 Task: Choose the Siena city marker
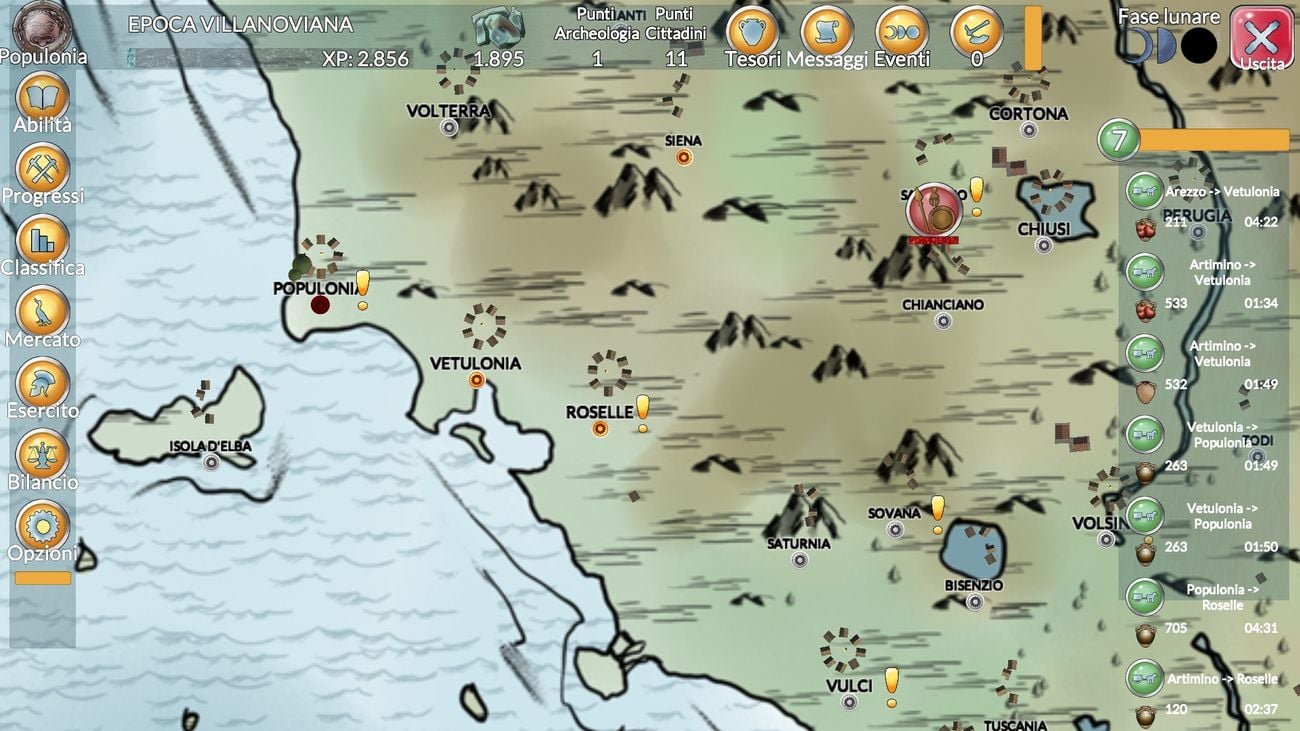(684, 157)
